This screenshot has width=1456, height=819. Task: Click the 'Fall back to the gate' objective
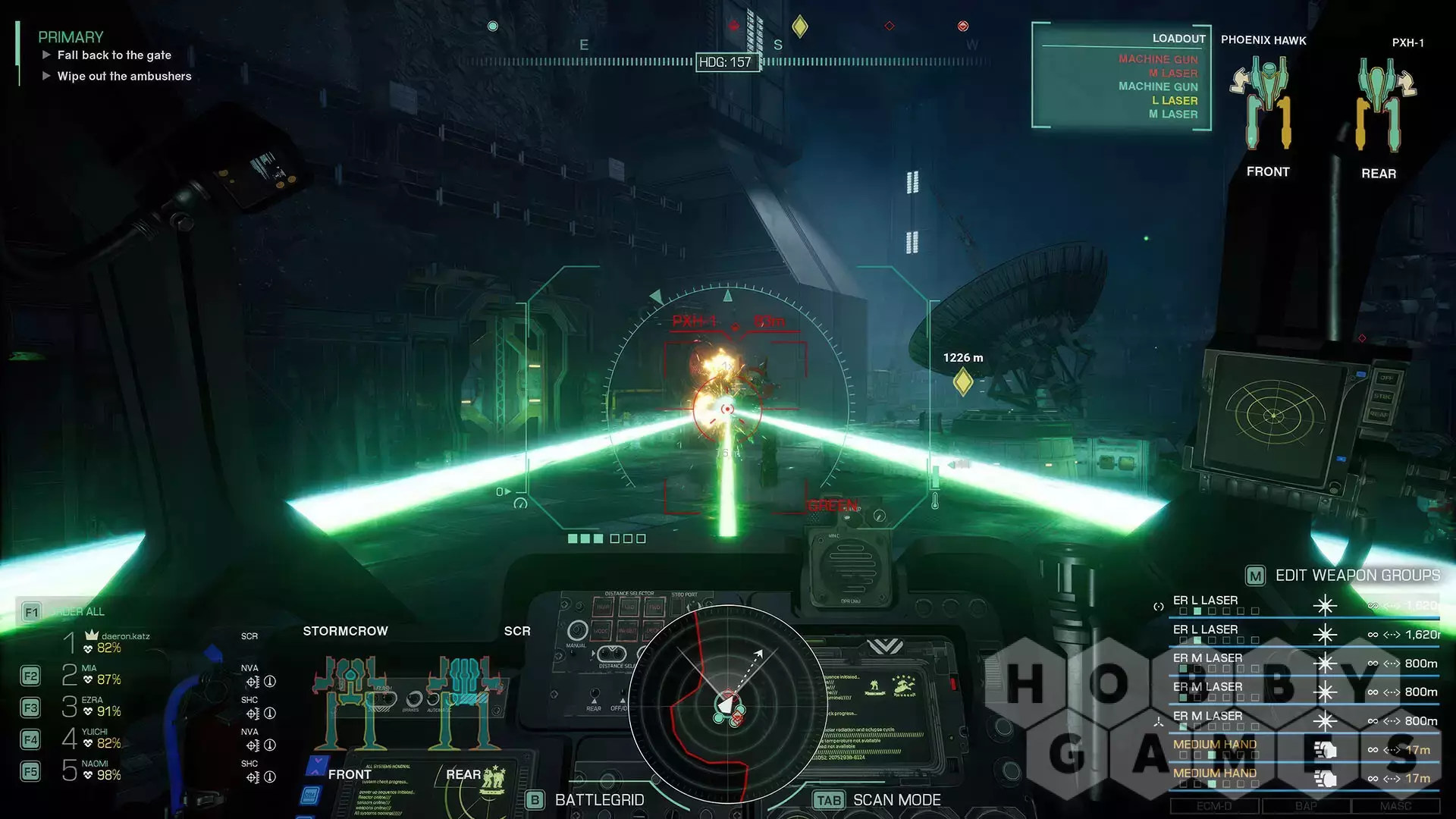coord(114,55)
